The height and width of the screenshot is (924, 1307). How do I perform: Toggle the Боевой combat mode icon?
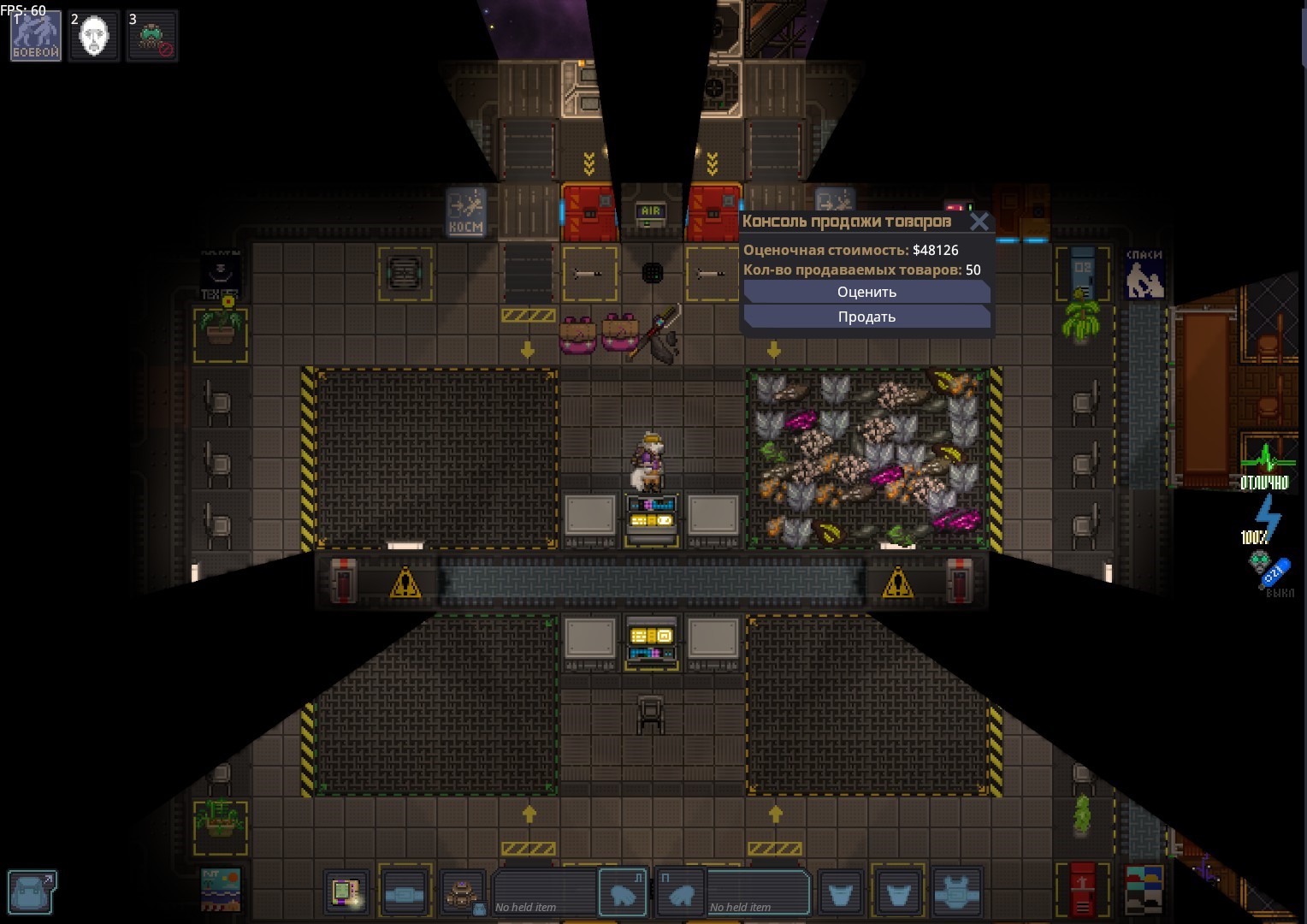pyautogui.click(x=36, y=36)
